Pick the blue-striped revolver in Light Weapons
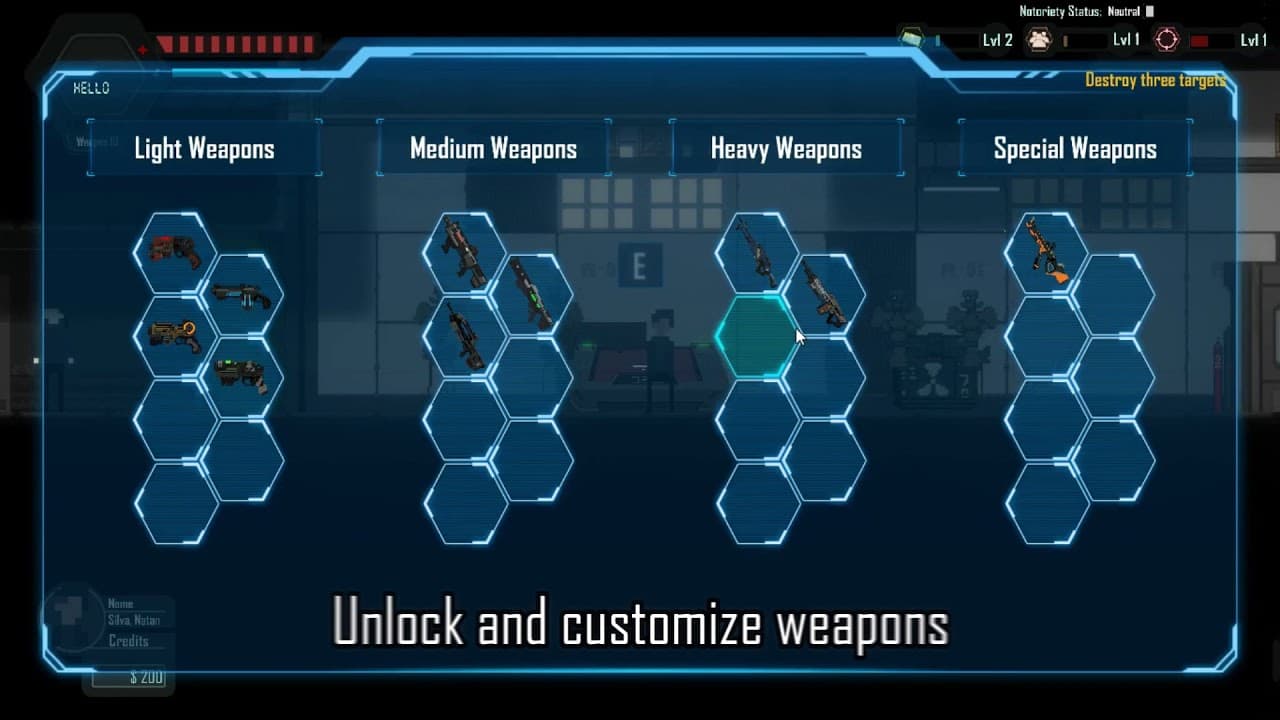Image resolution: width=1280 pixels, height=720 pixels. [242, 294]
